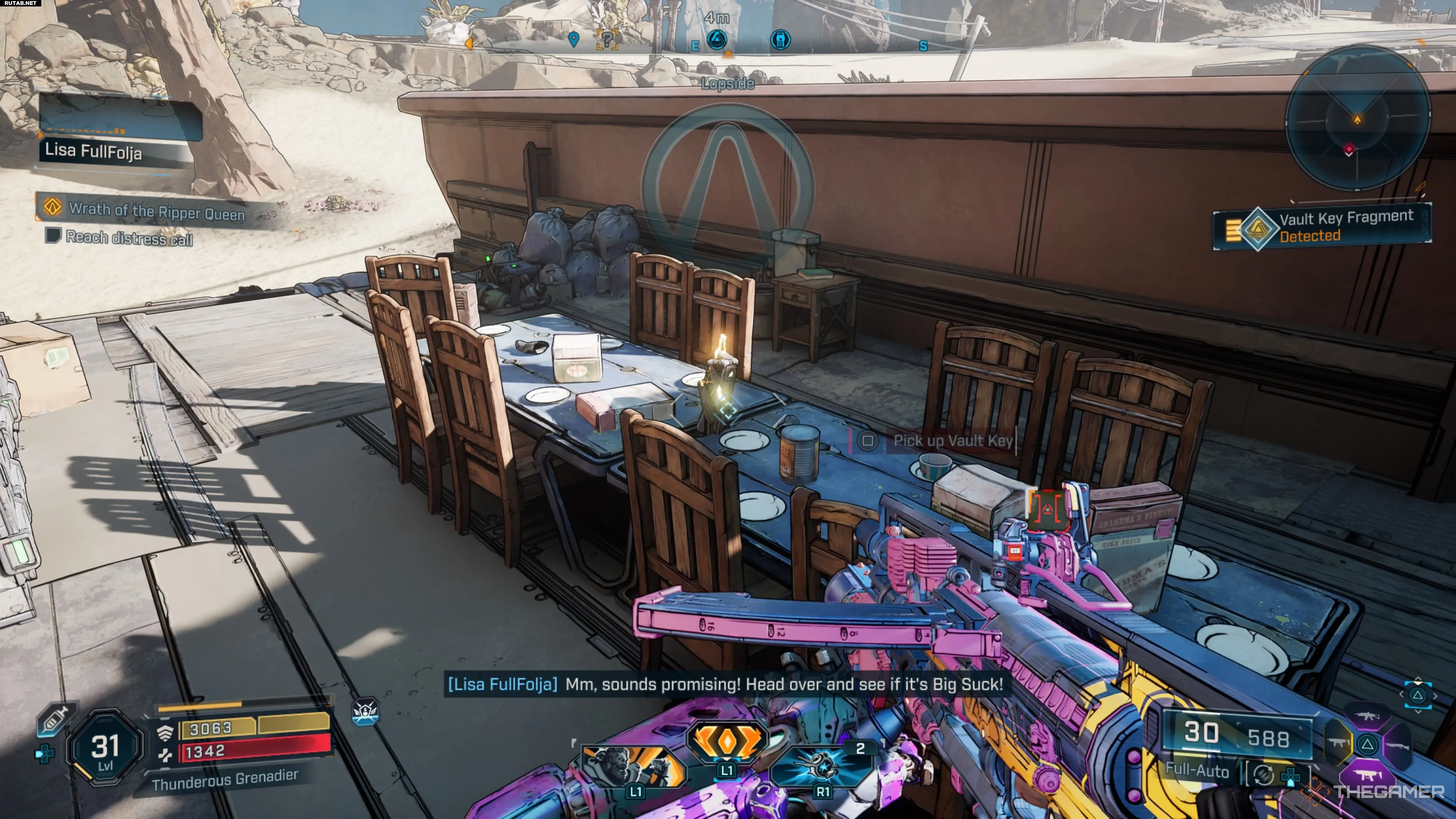Click the Vault Key Fragment Detected notification
1456x819 pixels.
pos(1322,226)
